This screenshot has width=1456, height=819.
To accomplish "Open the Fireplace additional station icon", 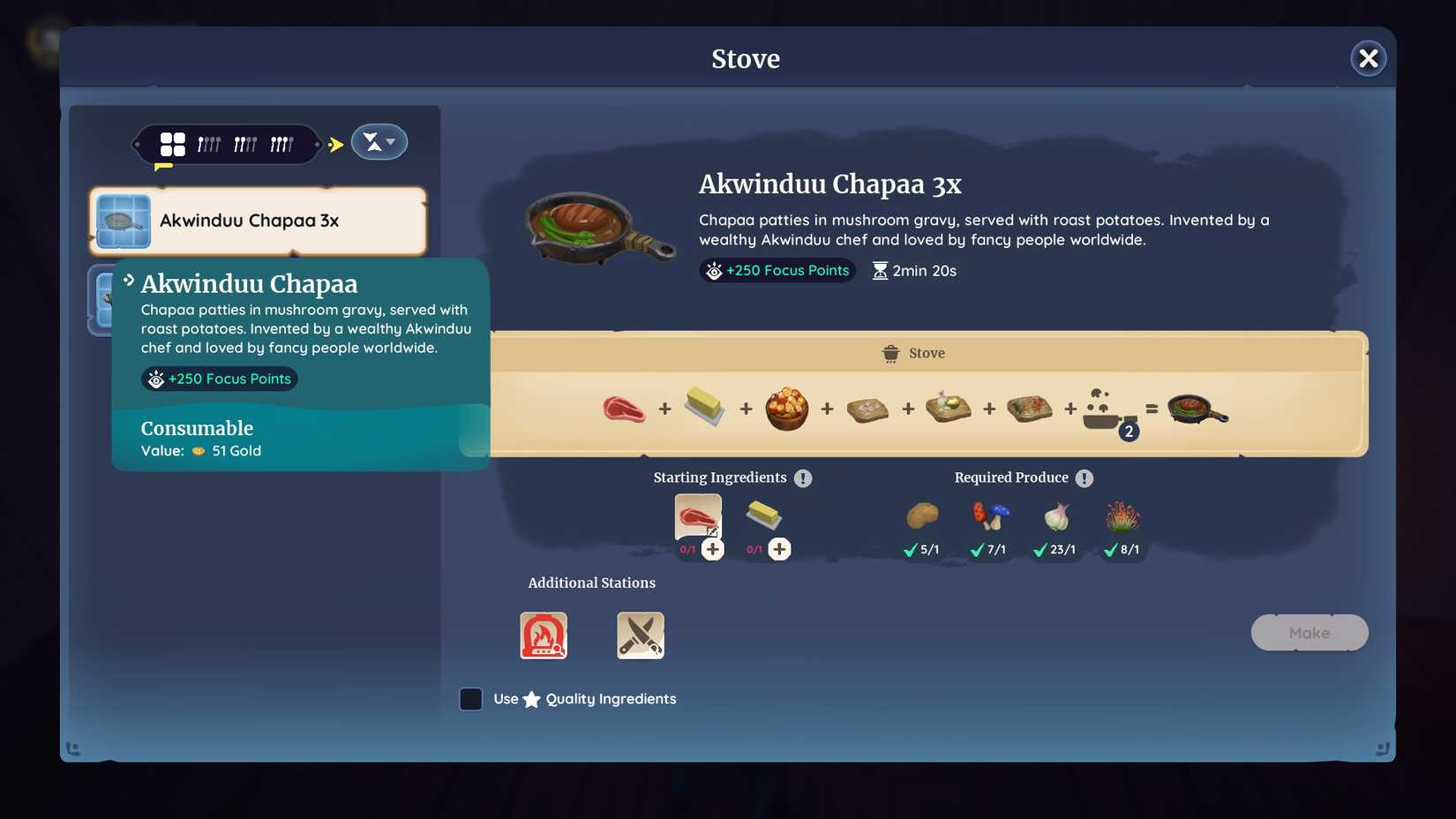I will [x=544, y=635].
